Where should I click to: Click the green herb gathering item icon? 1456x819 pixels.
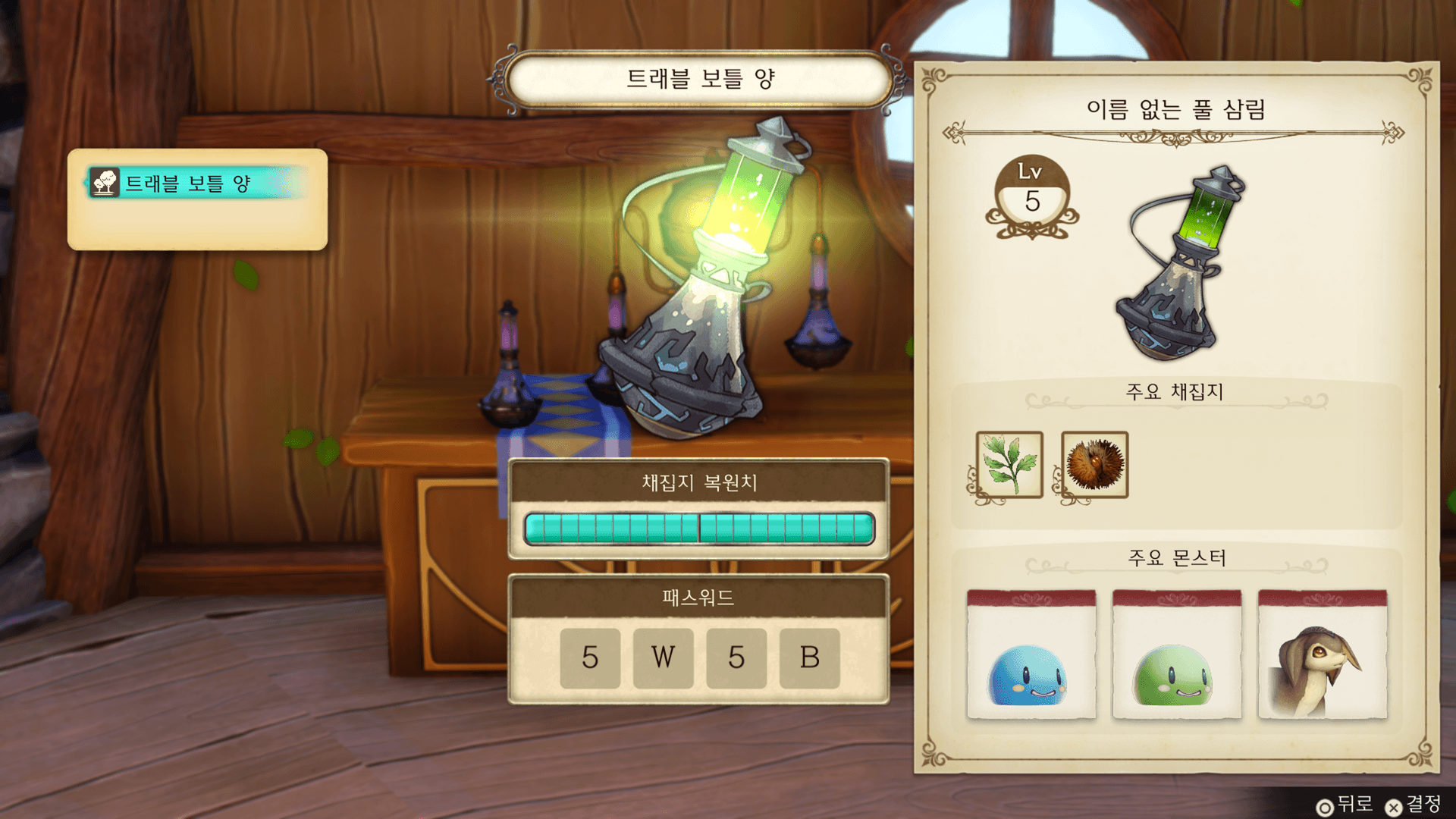tap(1009, 465)
